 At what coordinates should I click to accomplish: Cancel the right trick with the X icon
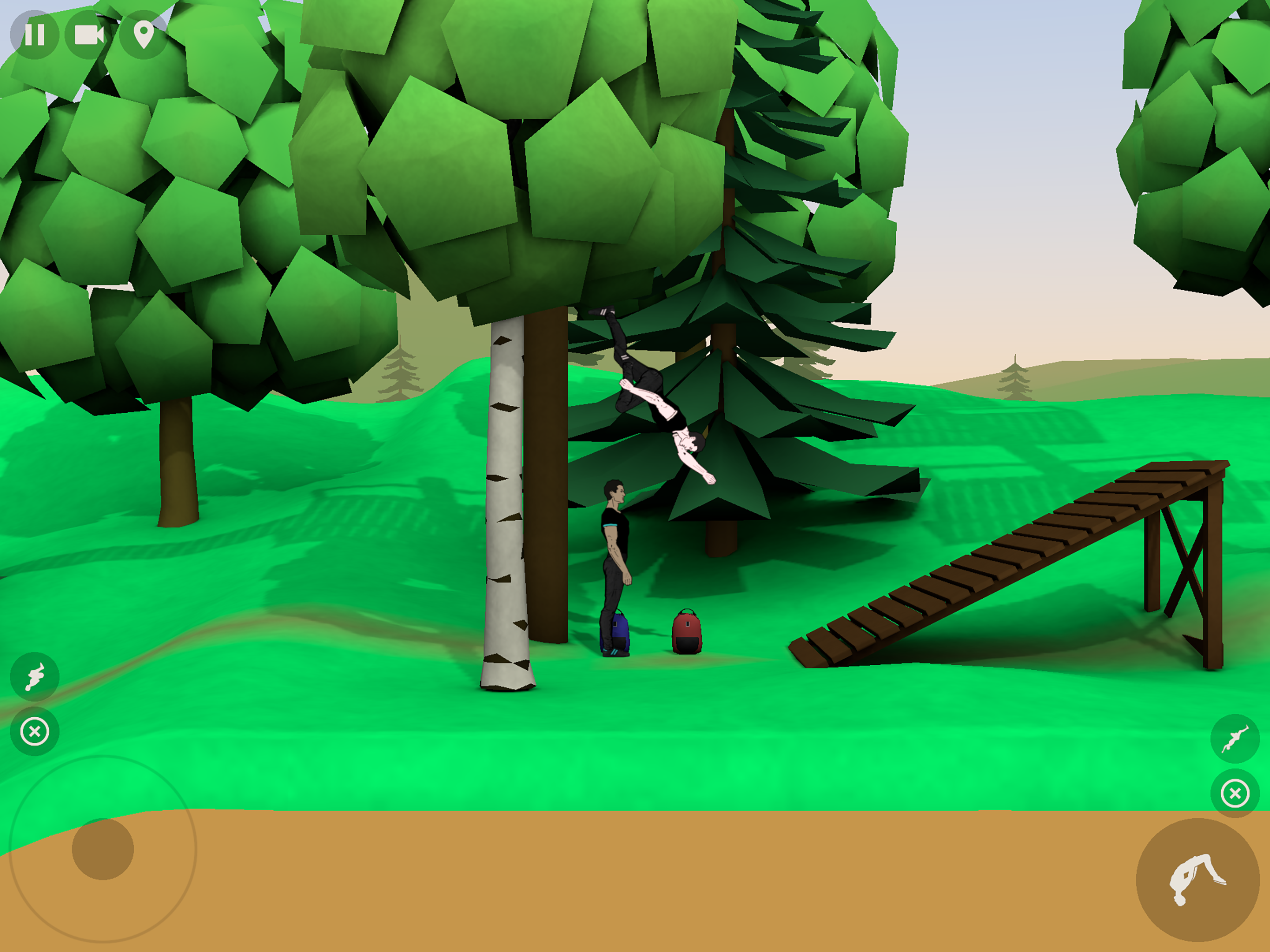tap(1235, 793)
